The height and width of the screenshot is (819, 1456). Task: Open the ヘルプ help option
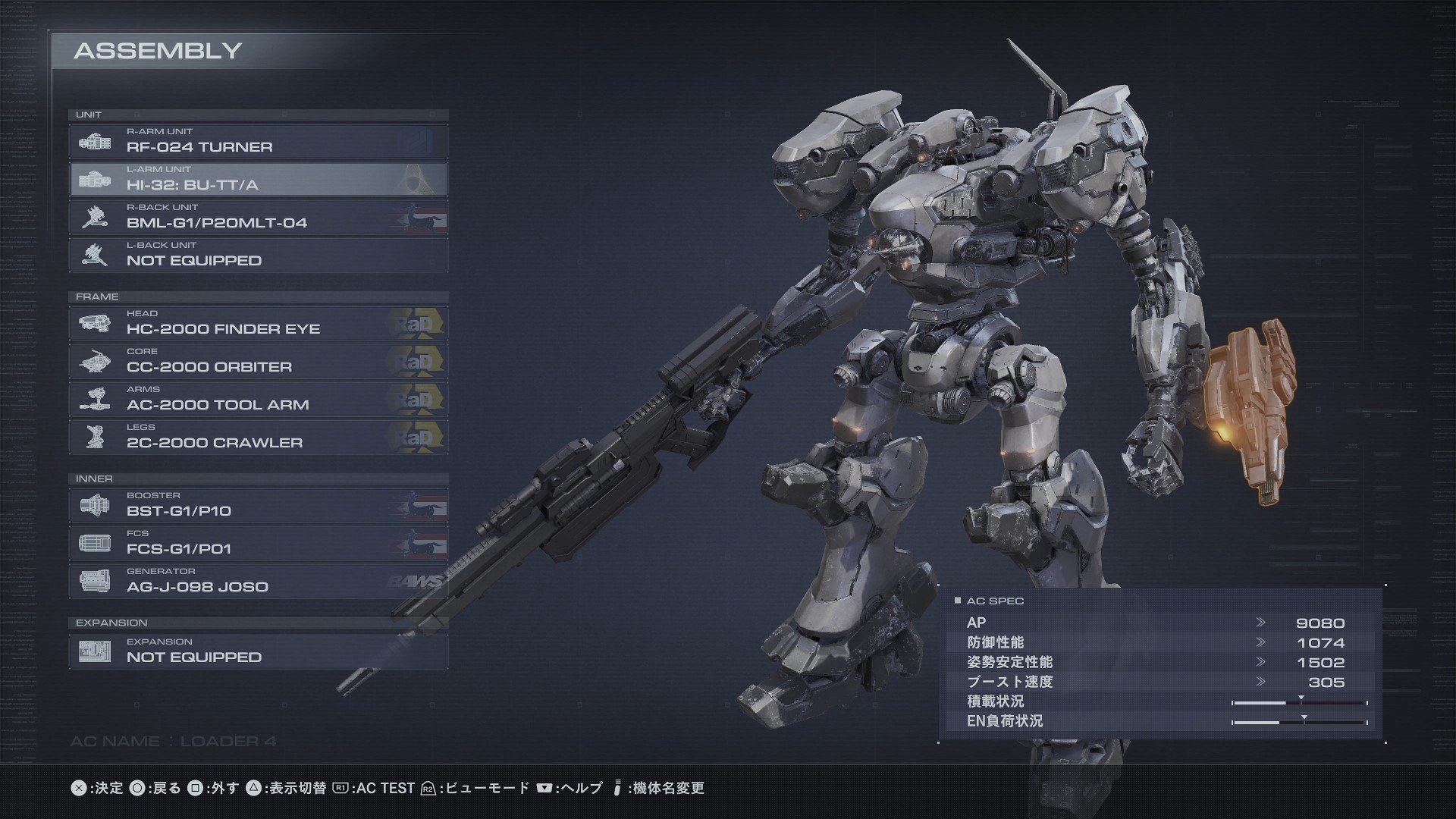coord(583,788)
